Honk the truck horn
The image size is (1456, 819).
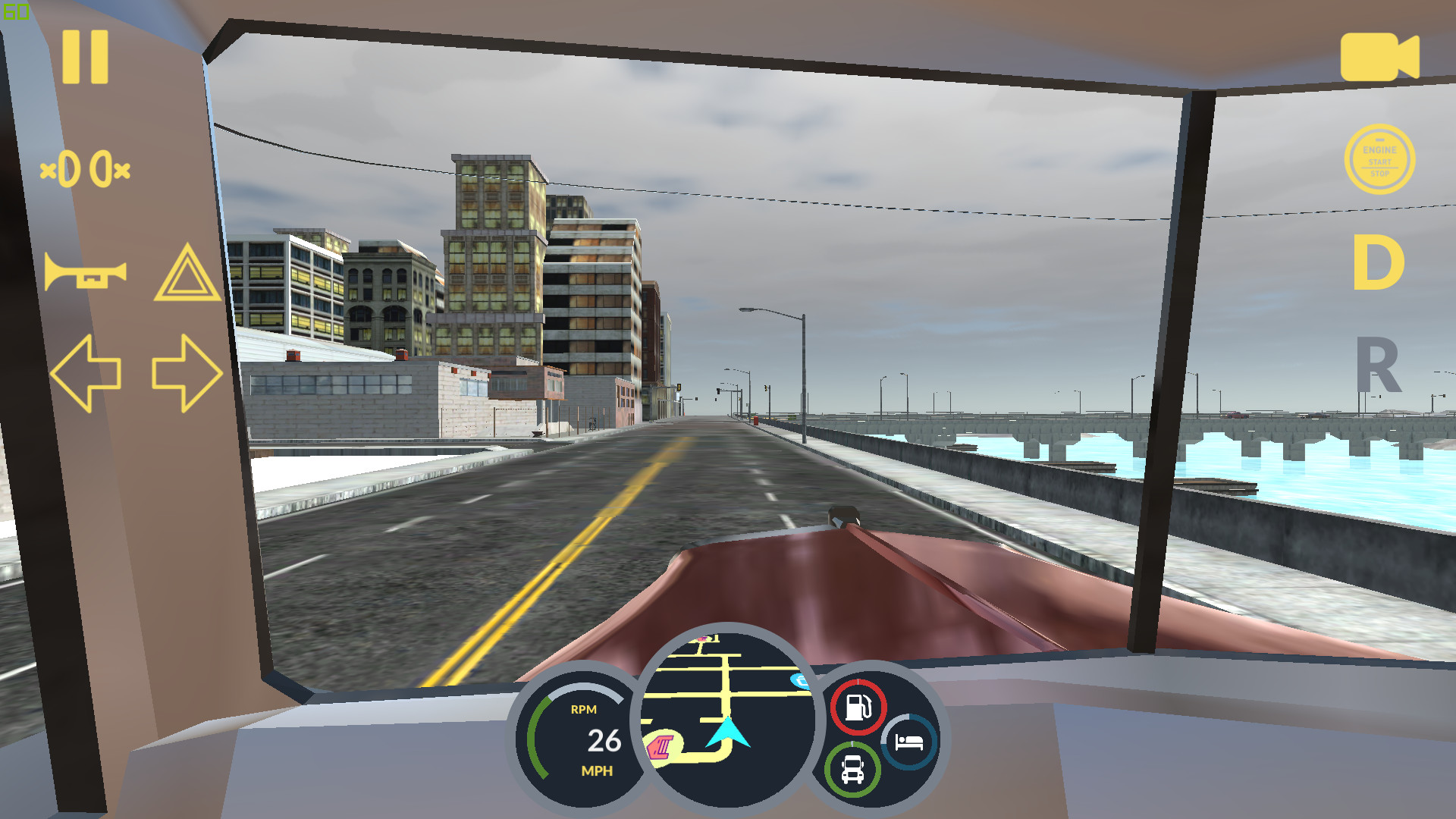pos(85,273)
